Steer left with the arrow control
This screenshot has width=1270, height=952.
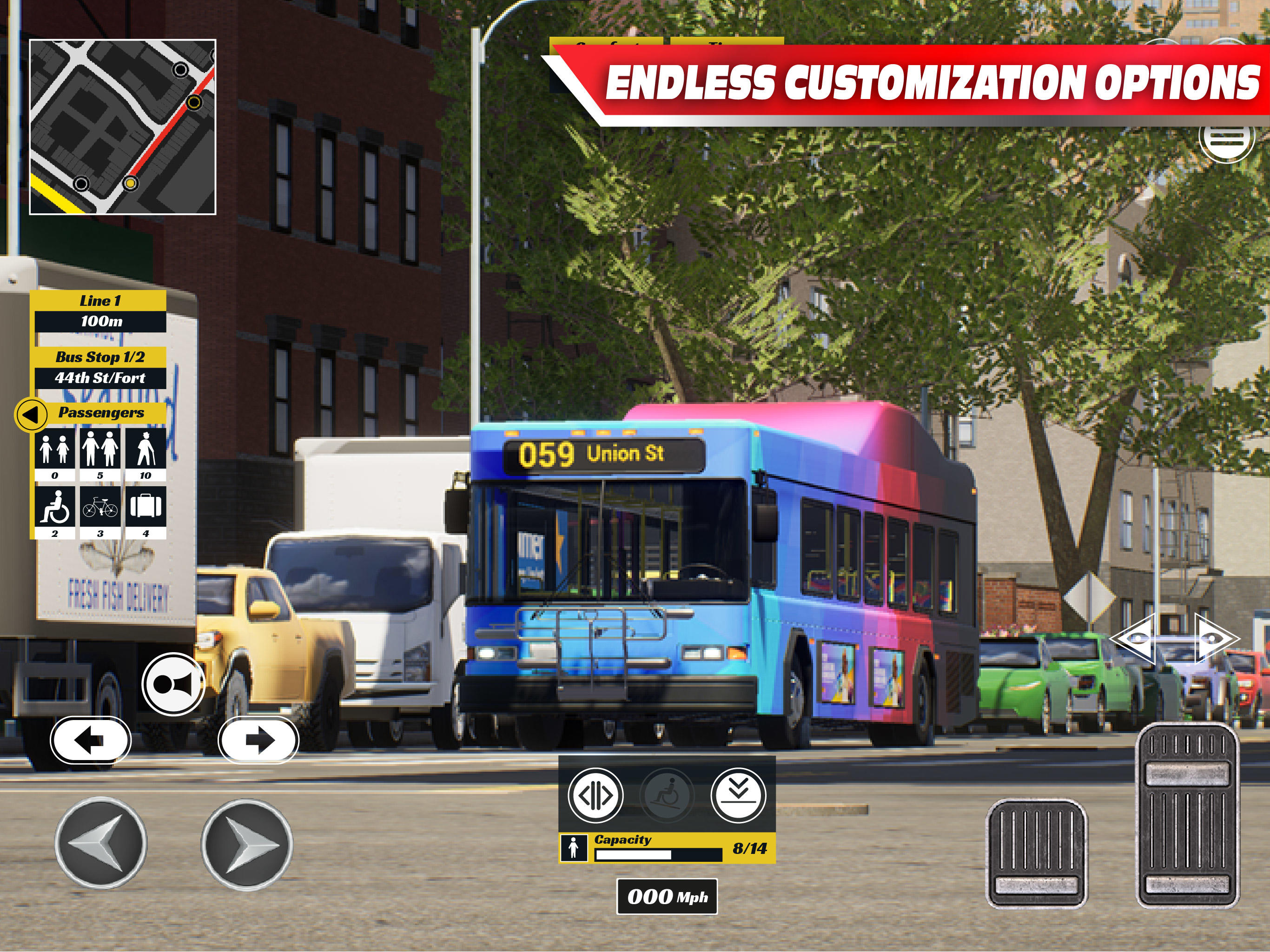pyautogui.click(x=101, y=842)
